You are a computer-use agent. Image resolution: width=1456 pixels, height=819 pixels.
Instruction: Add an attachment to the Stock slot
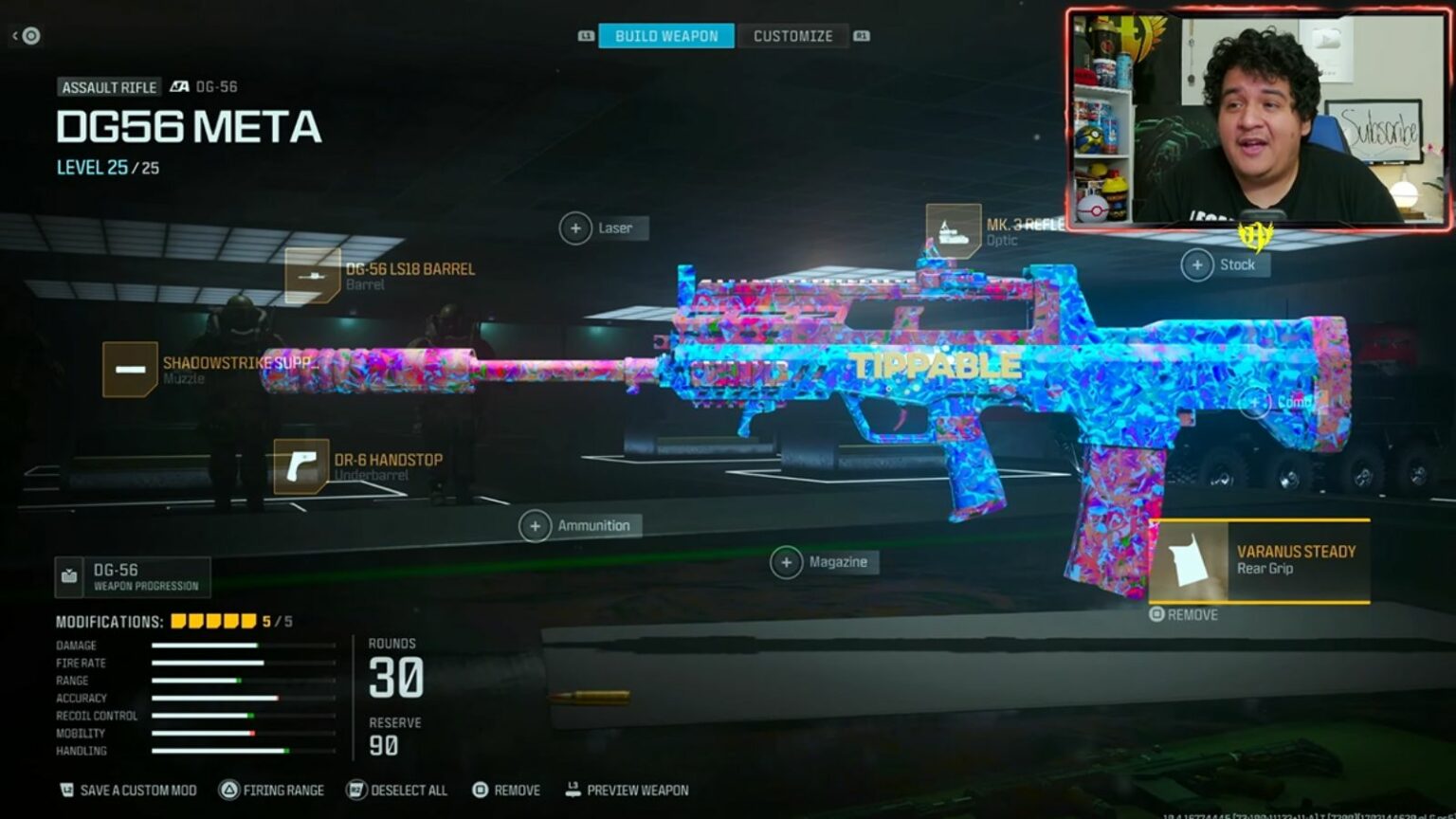tap(1198, 264)
